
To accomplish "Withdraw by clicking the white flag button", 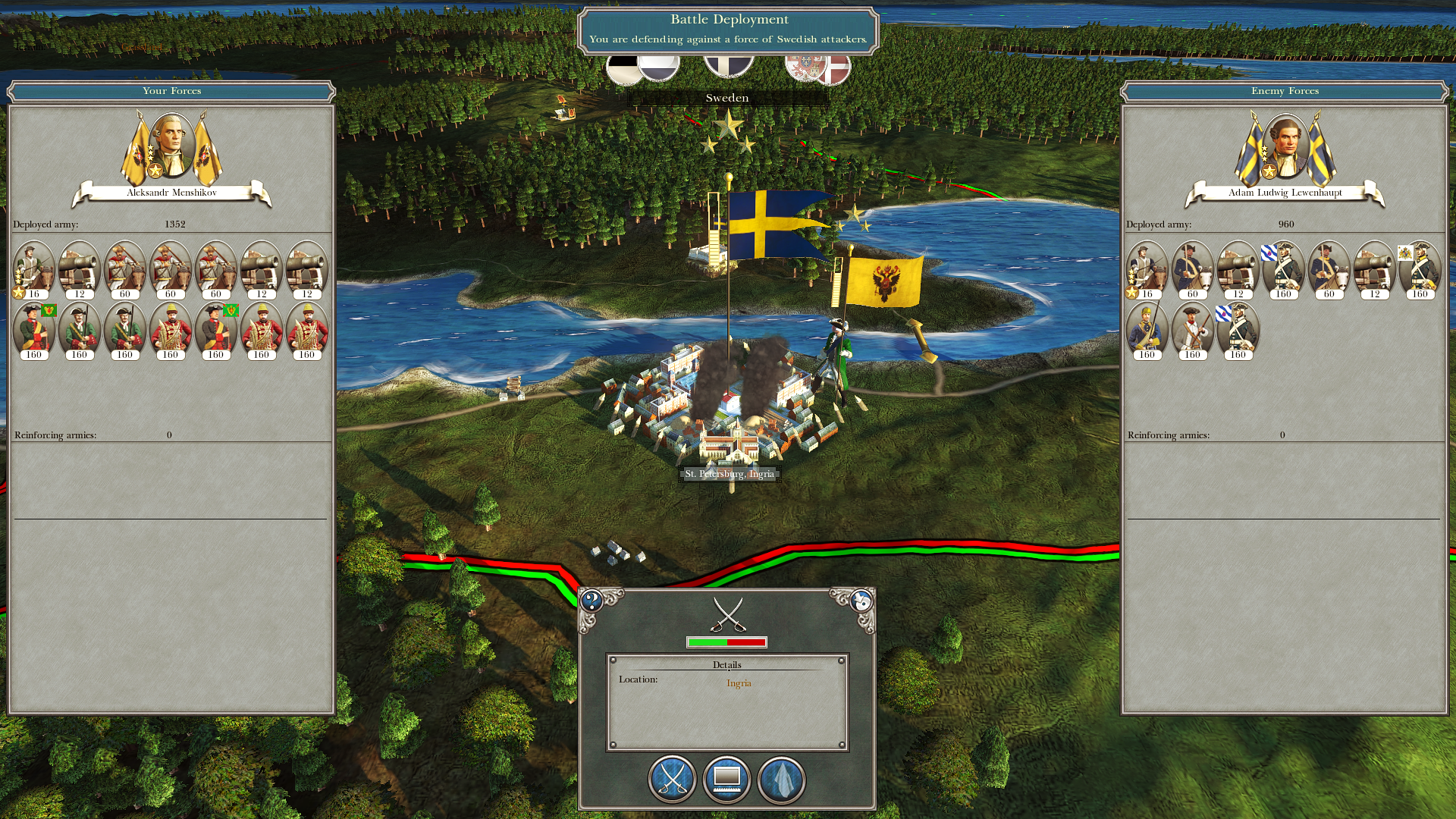I will (781, 779).
